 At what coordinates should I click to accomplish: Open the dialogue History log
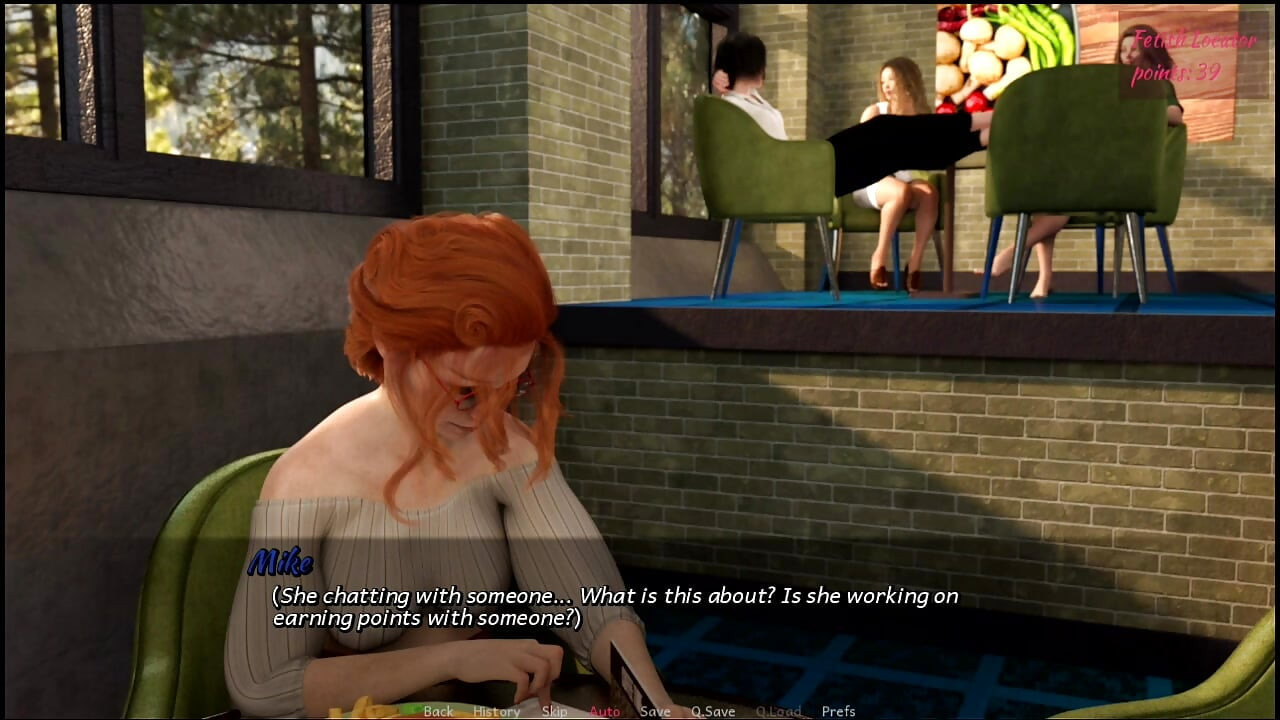[497, 711]
